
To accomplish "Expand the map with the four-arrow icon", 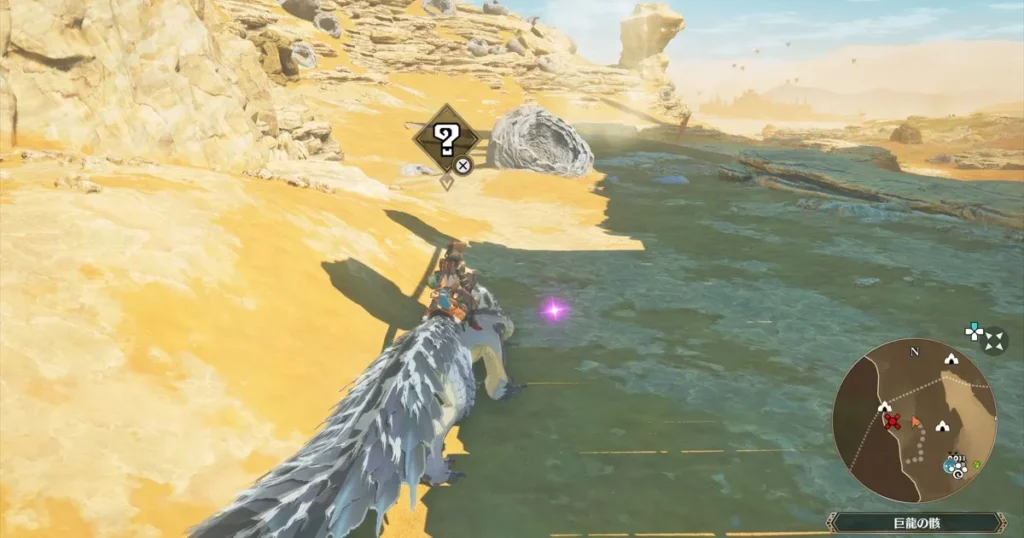I will (x=993, y=342).
